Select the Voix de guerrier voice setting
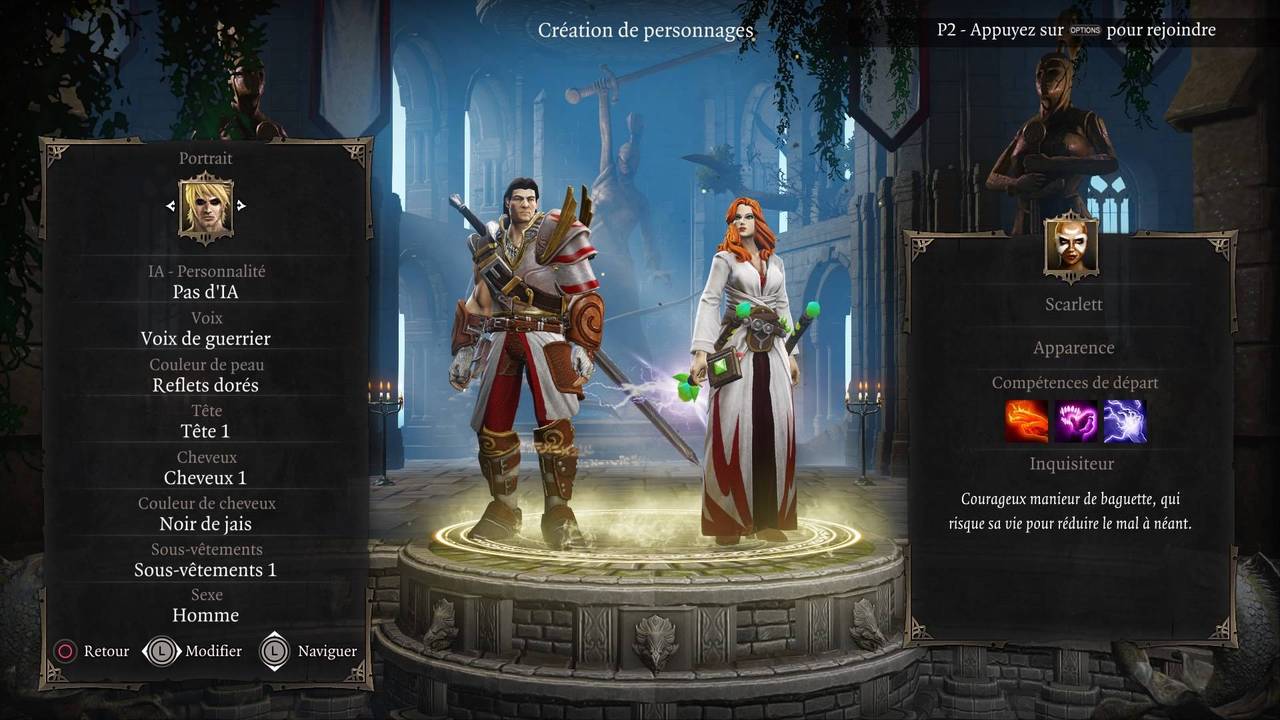The image size is (1280, 720). (x=206, y=338)
